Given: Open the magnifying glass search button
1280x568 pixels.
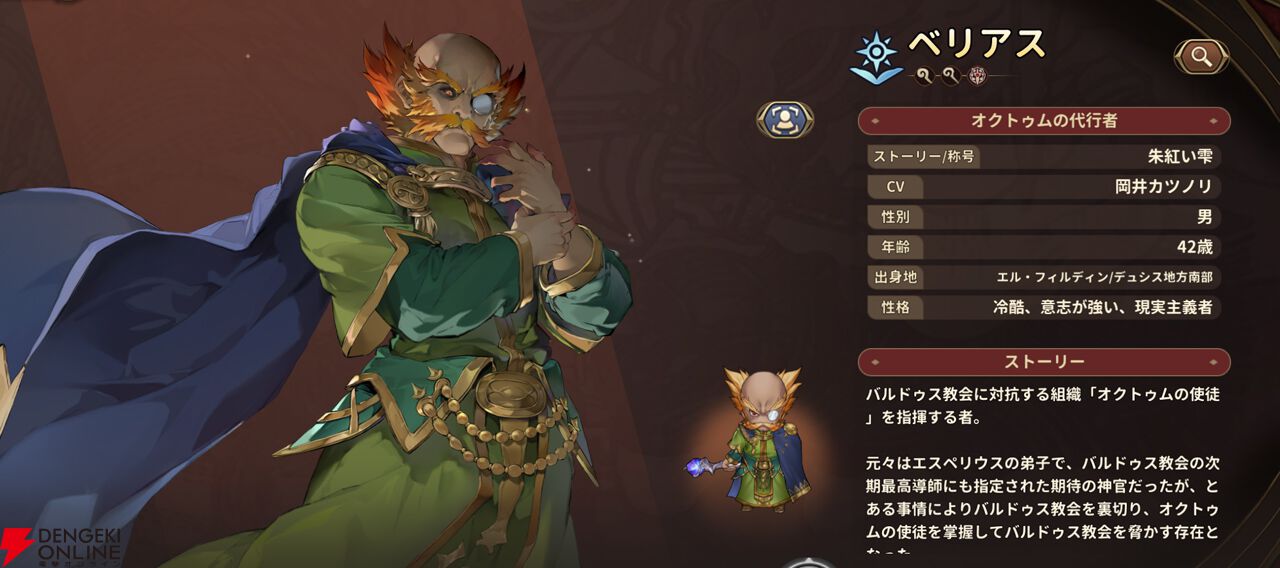Looking at the screenshot, I should tap(1201, 57).
